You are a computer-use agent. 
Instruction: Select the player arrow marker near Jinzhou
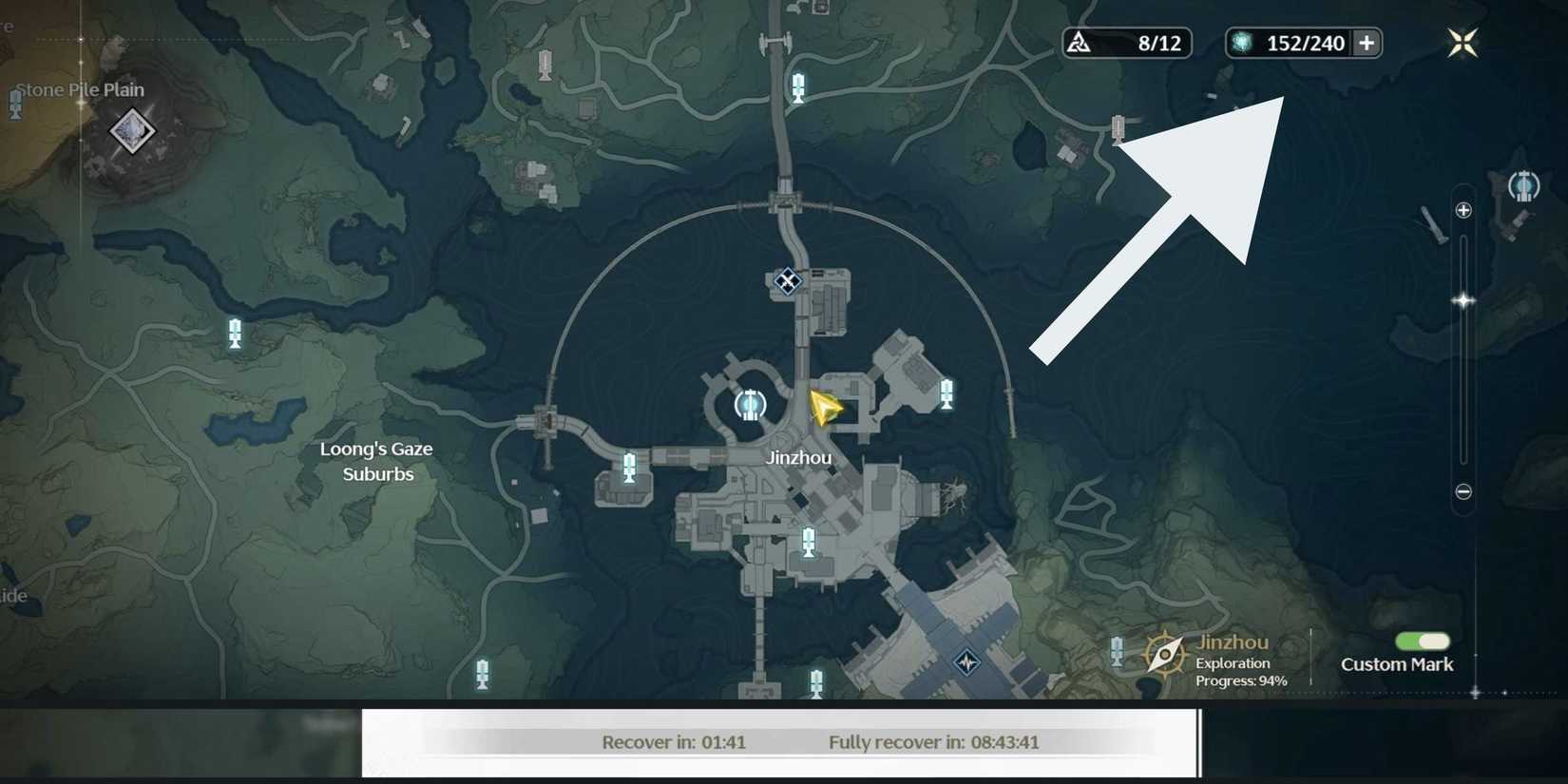pos(823,409)
